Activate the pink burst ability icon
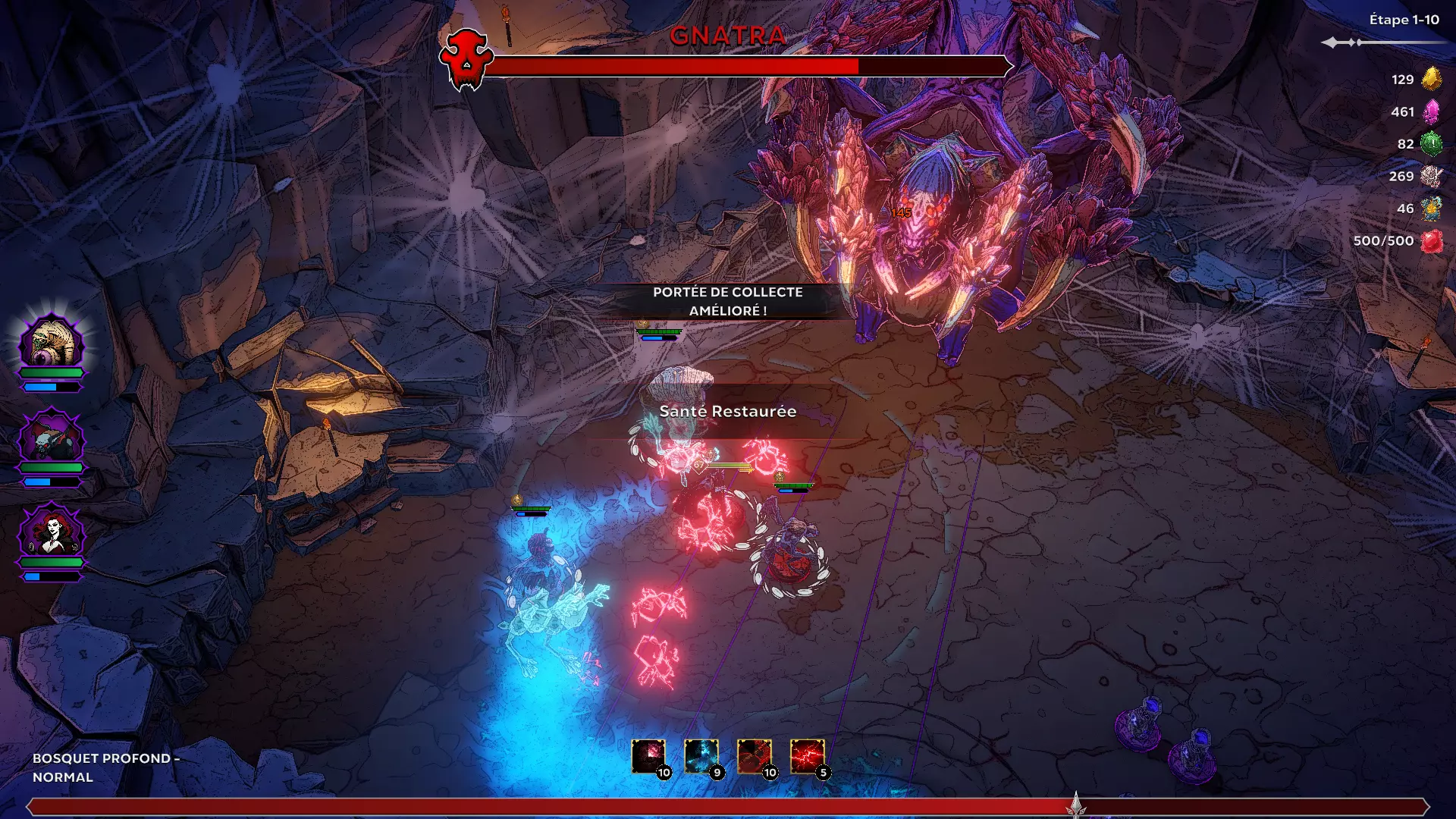1456x819 pixels. click(x=648, y=756)
